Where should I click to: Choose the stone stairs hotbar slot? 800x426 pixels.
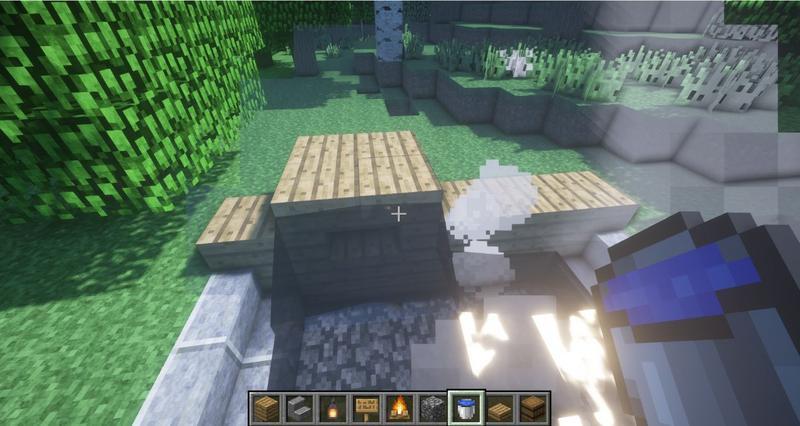point(299,408)
